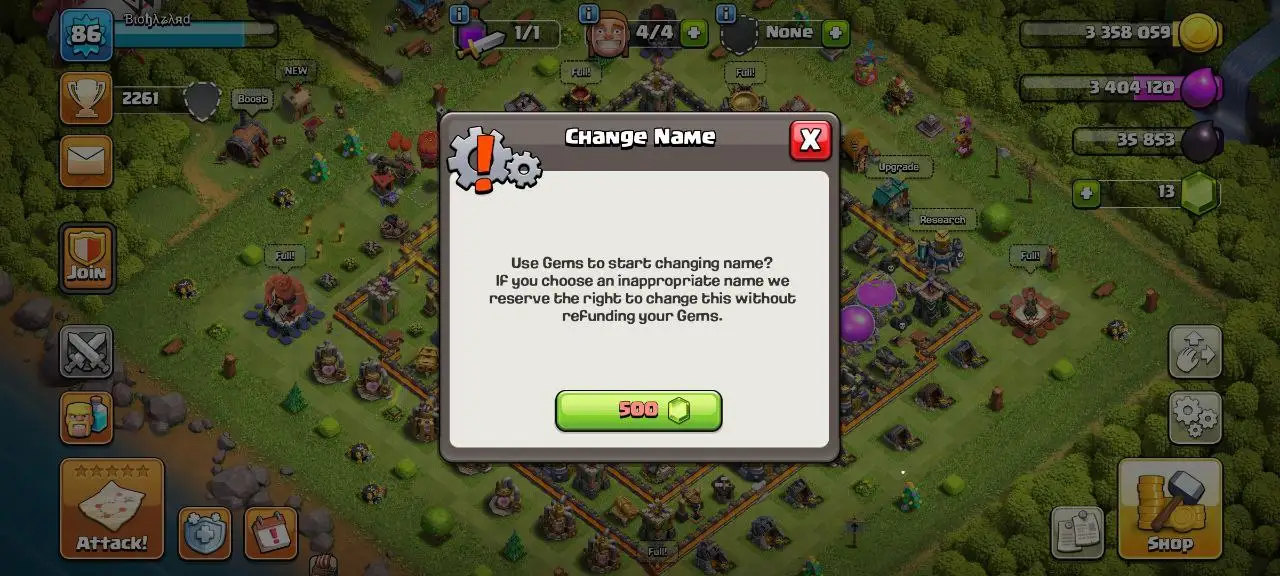Show info for the builder counter
This screenshot has height=576, width=1280.
589,15
